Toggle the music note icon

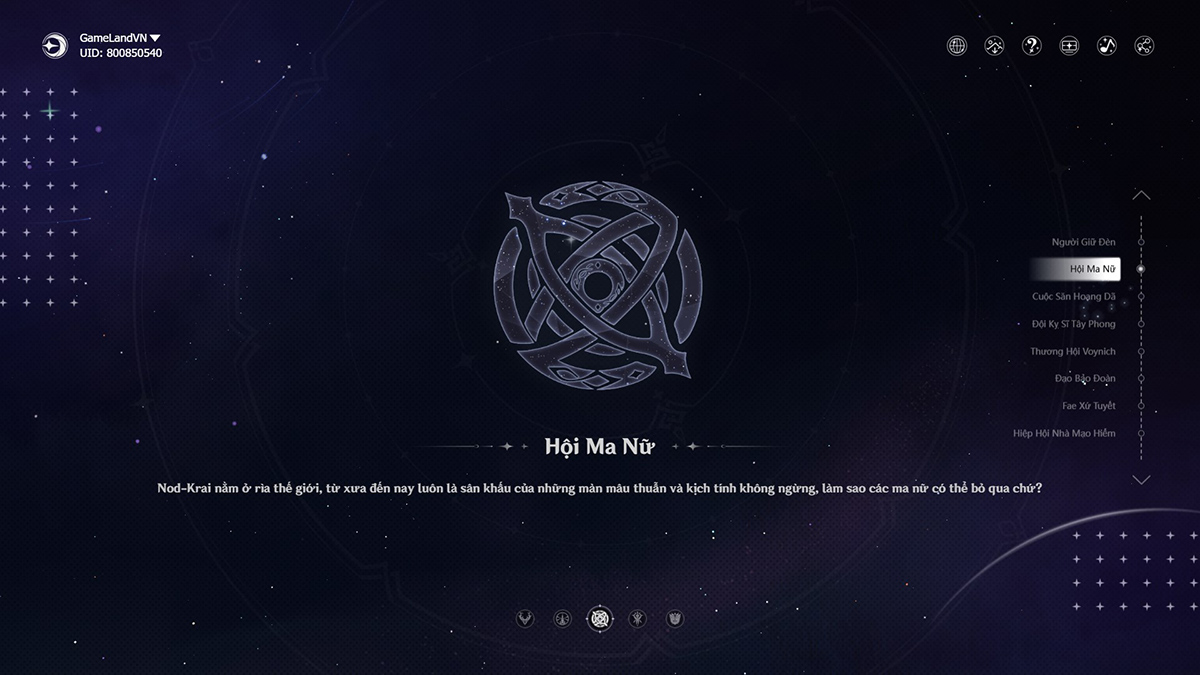1106,45
